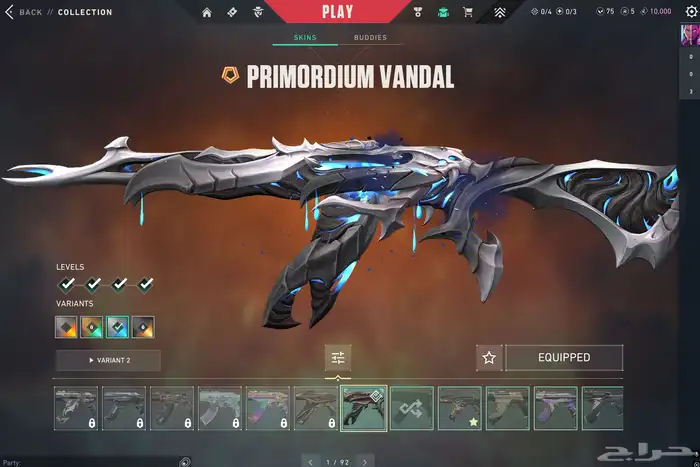This screenshot has height=467, width=700.
Task: Open the store shopping cart icon
Action: (x=467, y=12)
